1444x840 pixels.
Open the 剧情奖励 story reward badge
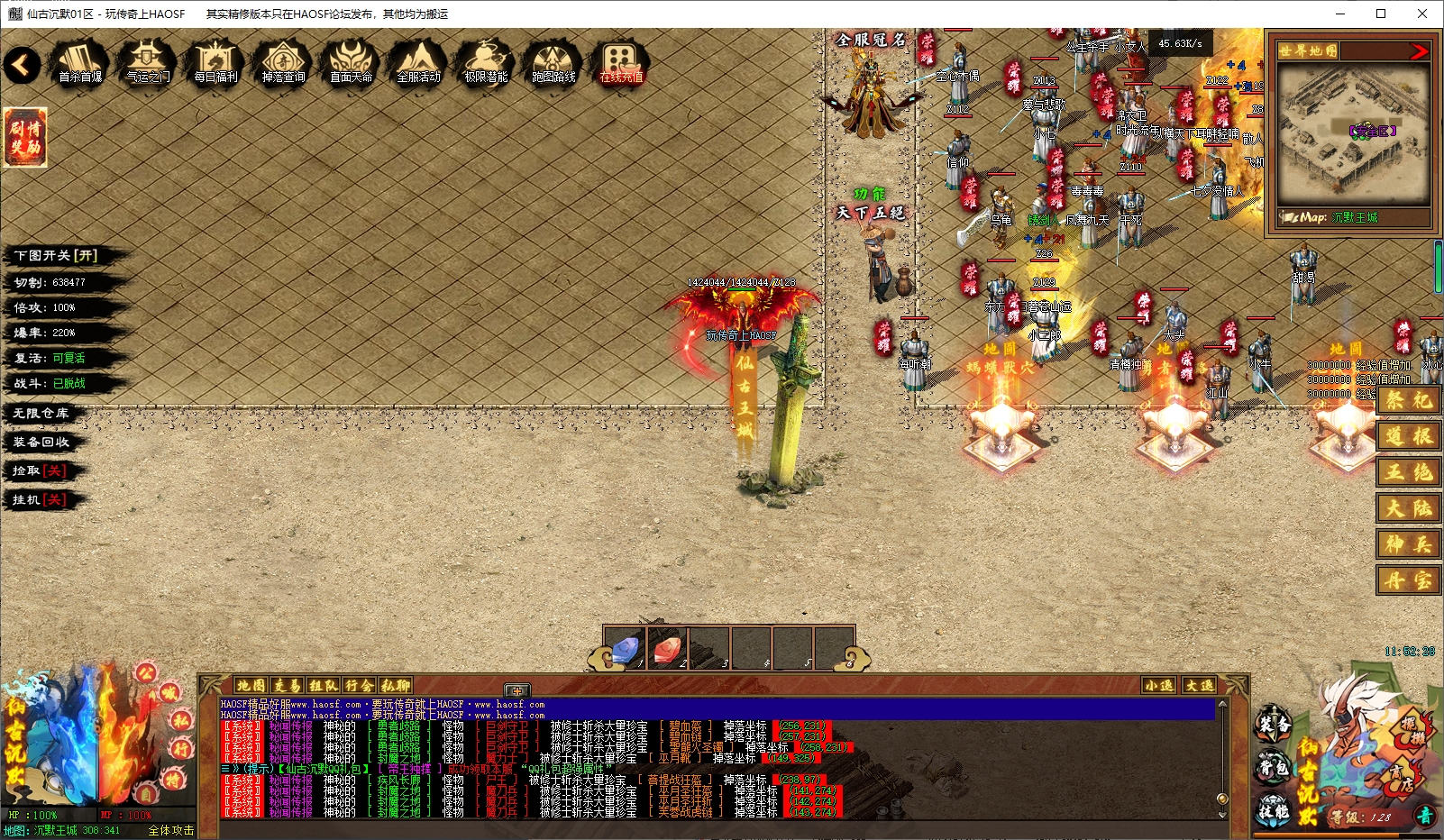25,137
